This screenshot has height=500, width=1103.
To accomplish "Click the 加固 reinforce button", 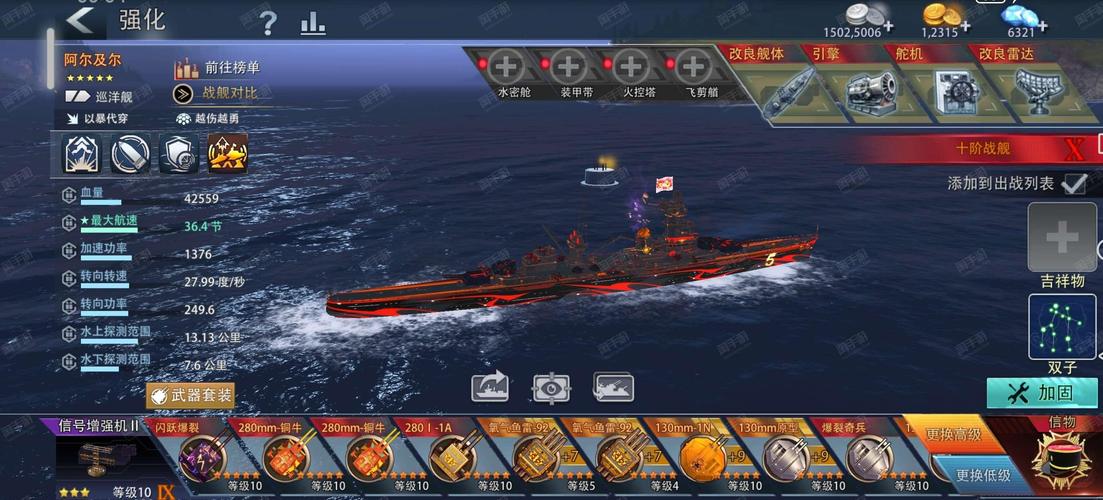I will 1040,392.
